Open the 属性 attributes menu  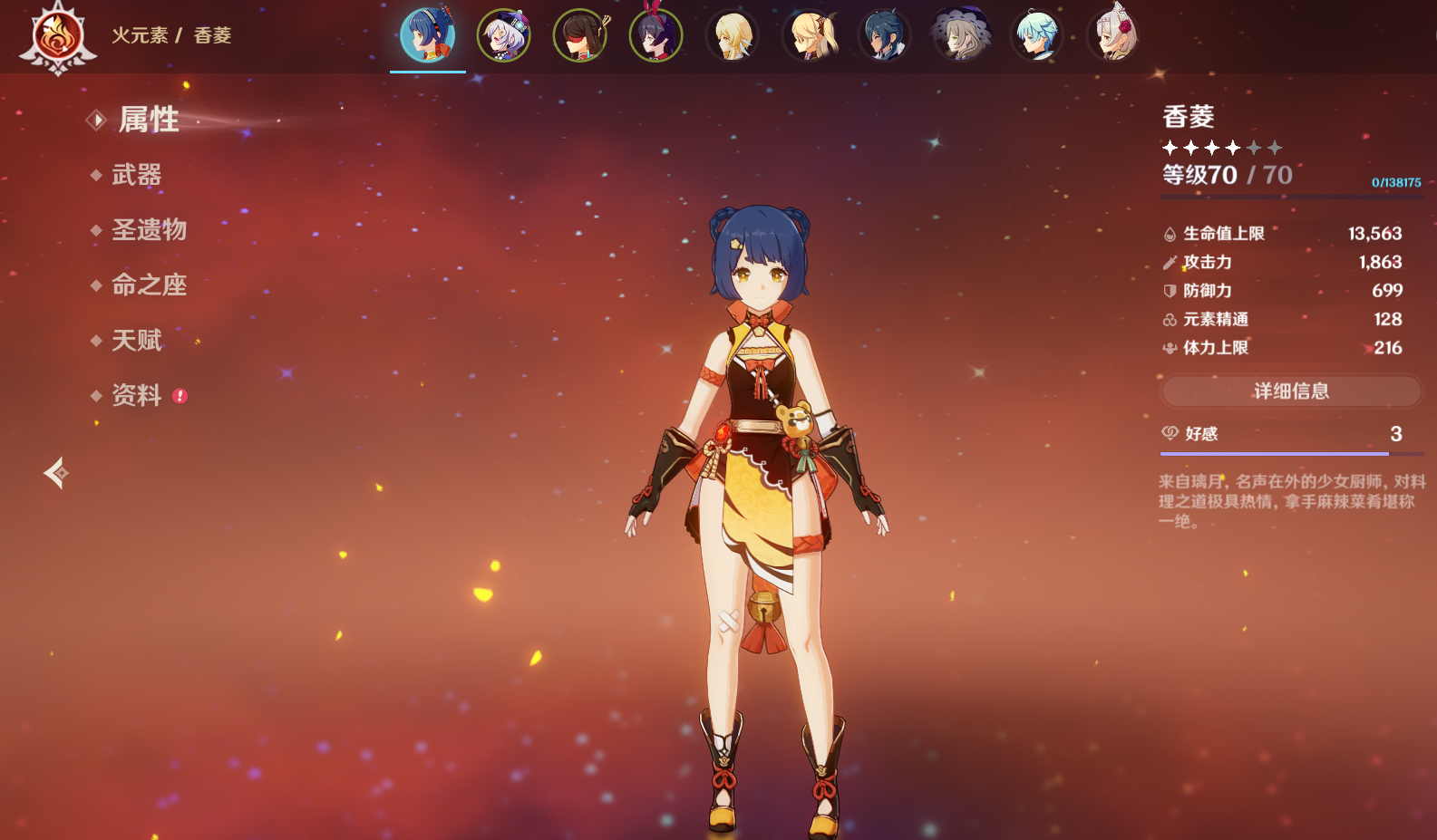pos(149,120)
